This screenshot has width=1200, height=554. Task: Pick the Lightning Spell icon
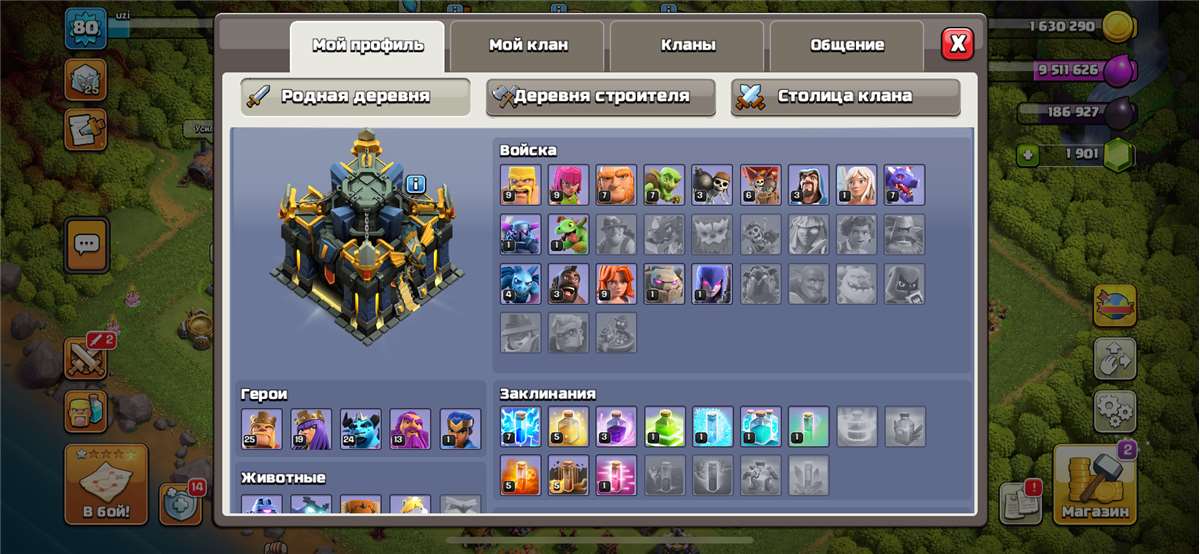[520, 426]
